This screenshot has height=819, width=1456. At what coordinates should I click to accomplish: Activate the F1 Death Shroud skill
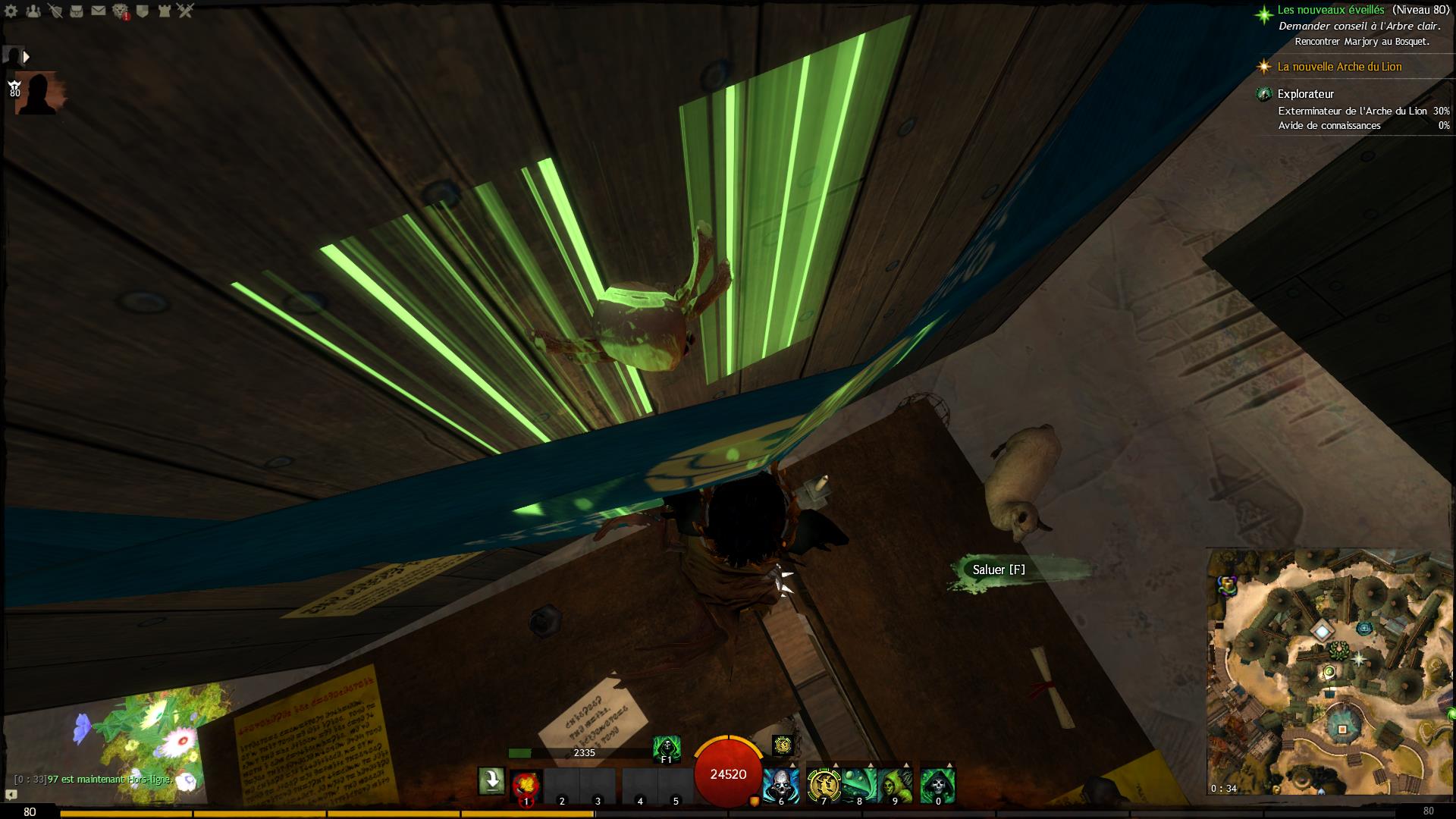pyautogui.click(x=667, y=748)
